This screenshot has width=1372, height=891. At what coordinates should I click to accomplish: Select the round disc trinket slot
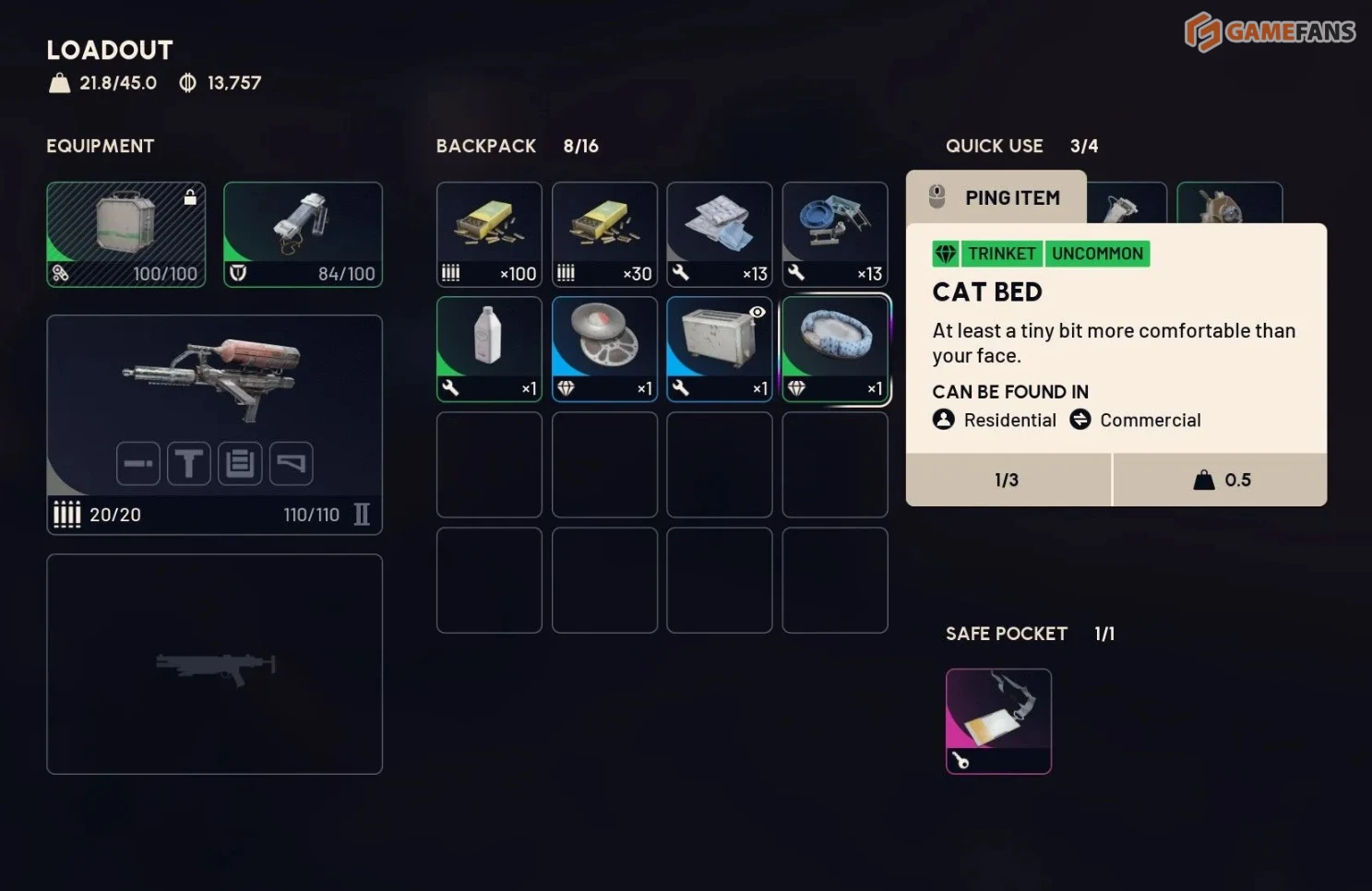click(x=604, y=349)
